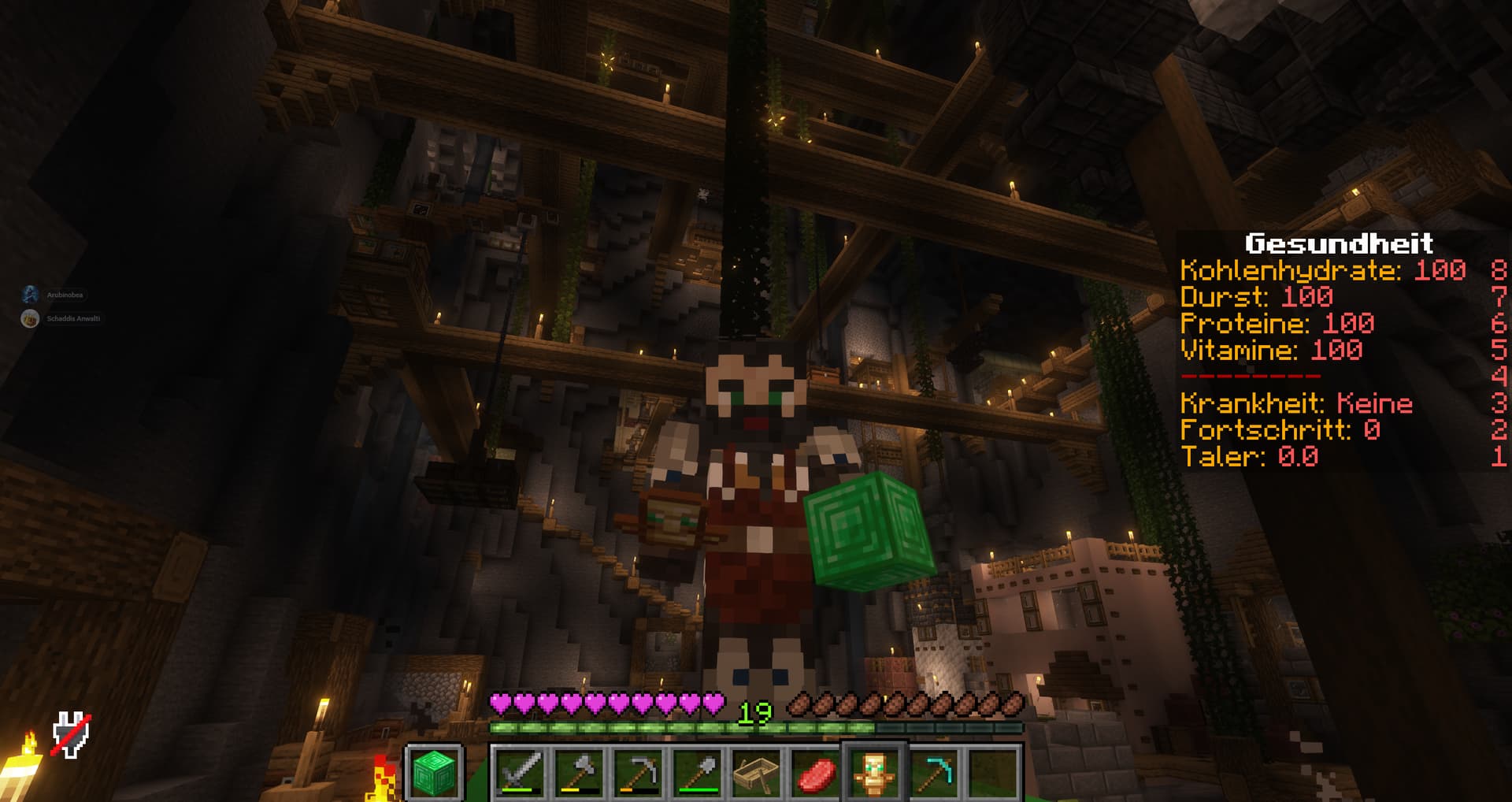Choose the diamond pickaxe hotbar slot
This screenshot has height=802, width=1512.
click(933, 772)
